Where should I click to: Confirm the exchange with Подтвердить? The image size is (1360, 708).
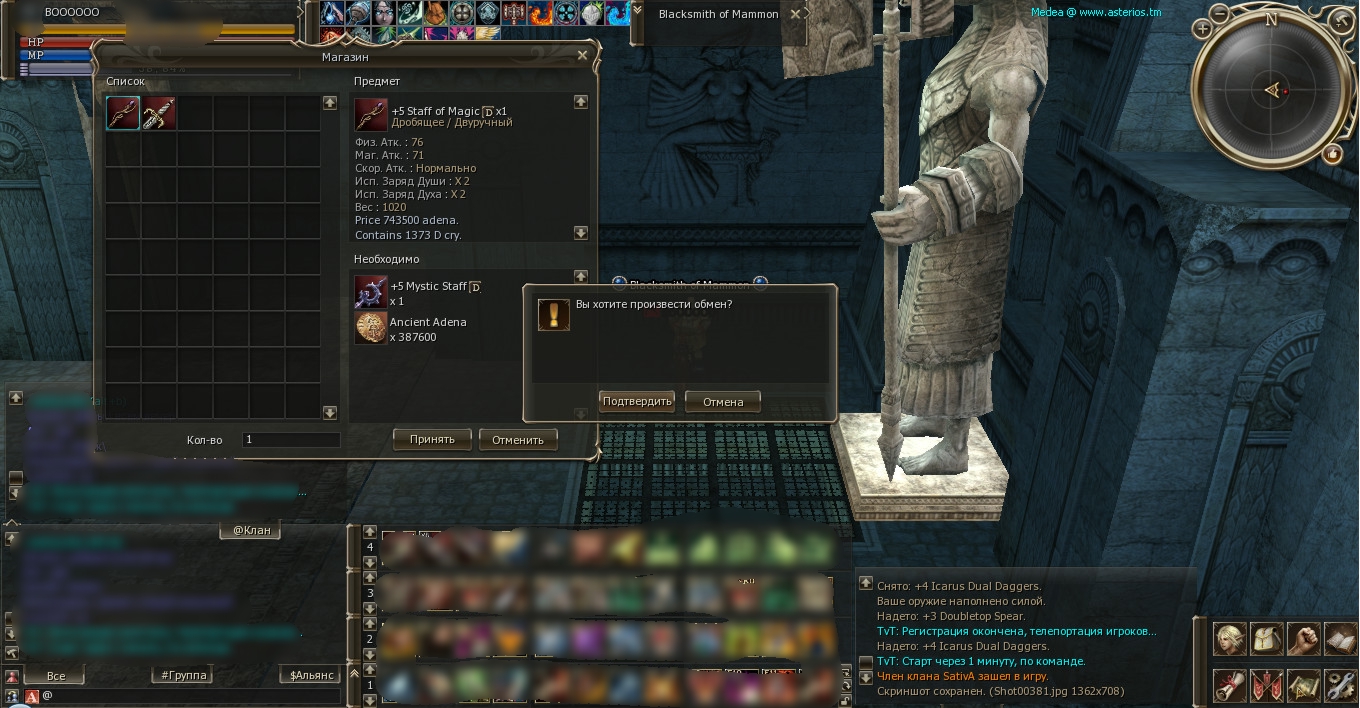637,402
